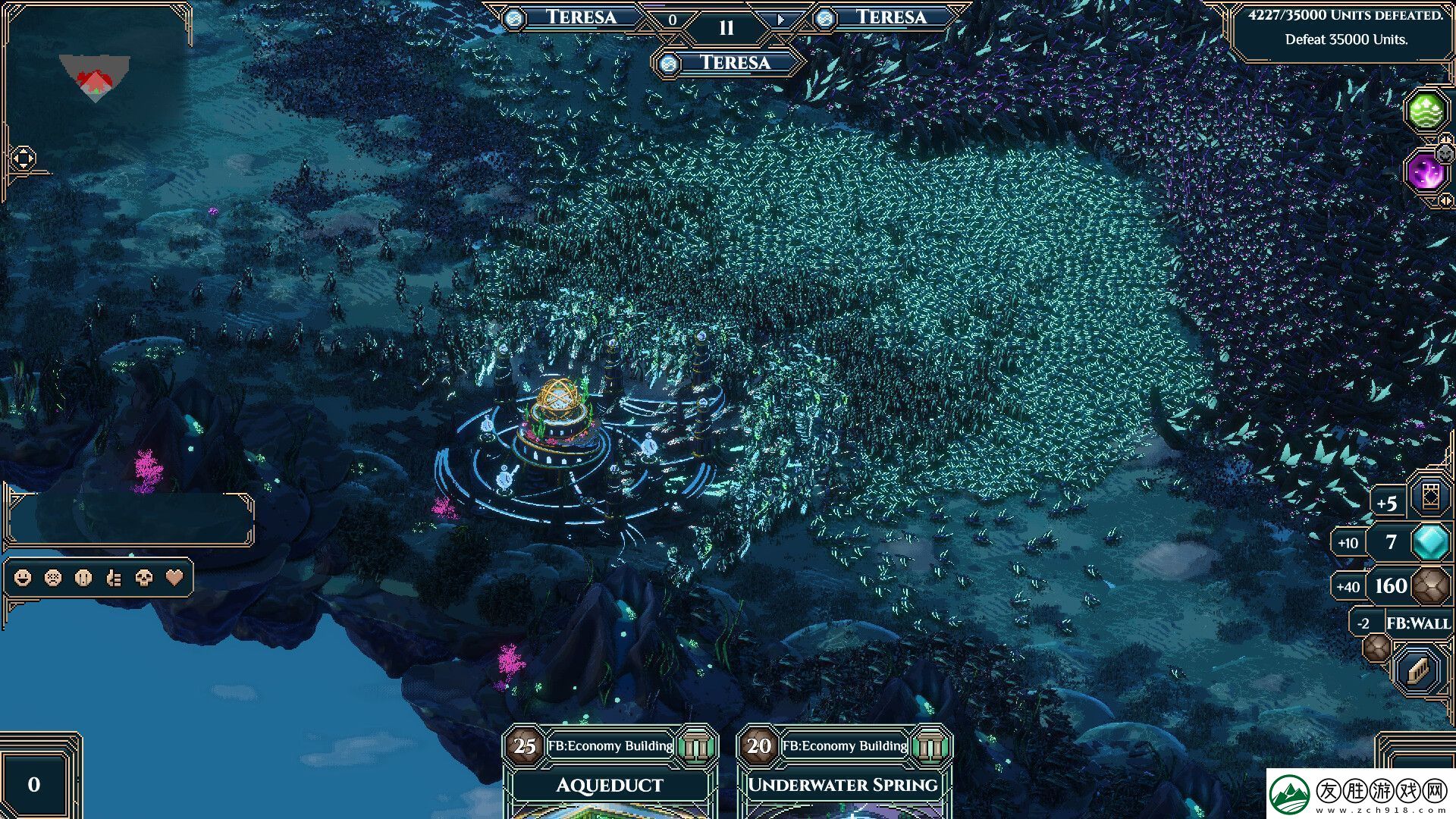Click the cyan crystal resource icon
1456x819 pixels.
click(x=1431, y=542)
